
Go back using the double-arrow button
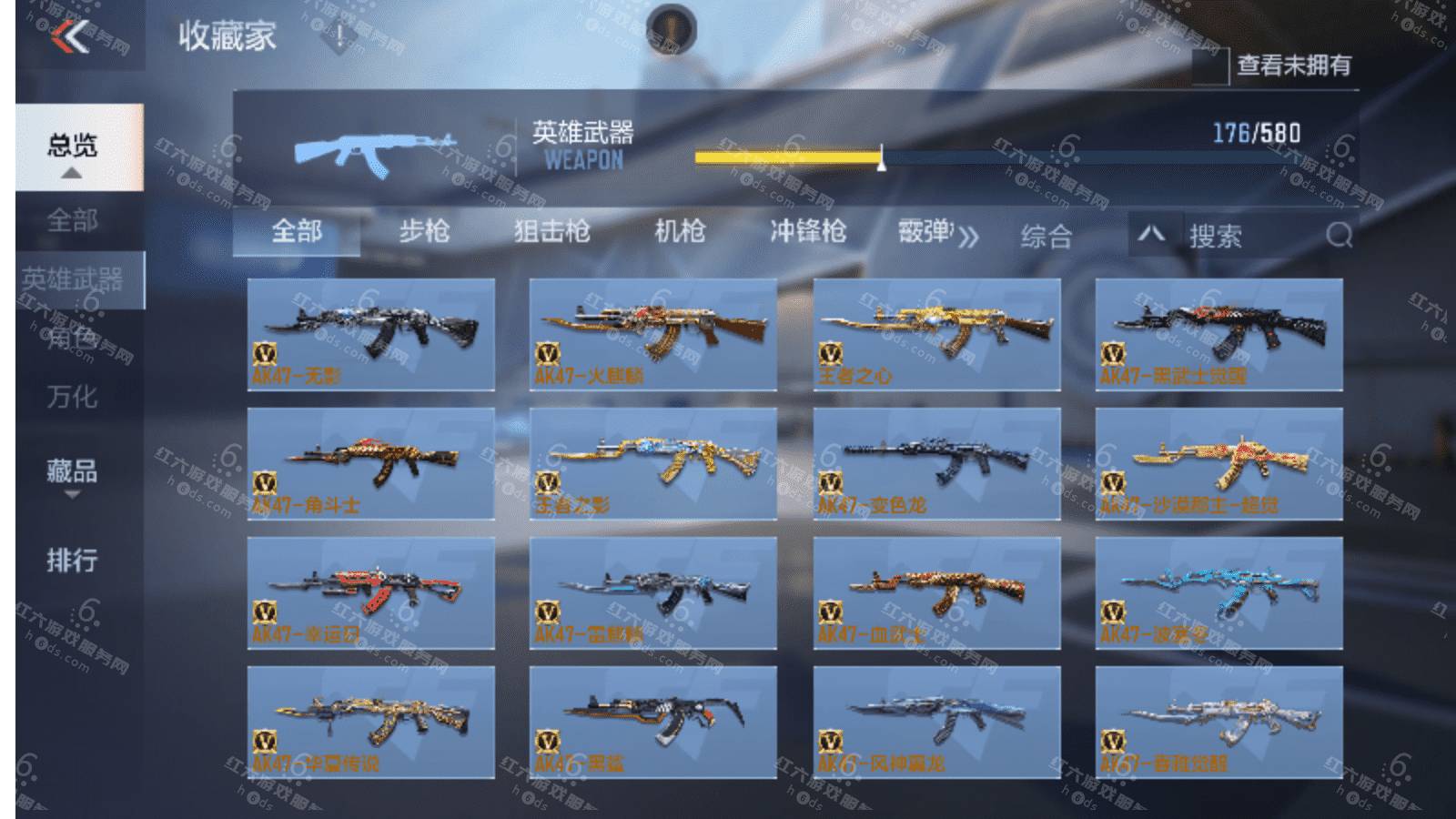[x=71, y=37]
